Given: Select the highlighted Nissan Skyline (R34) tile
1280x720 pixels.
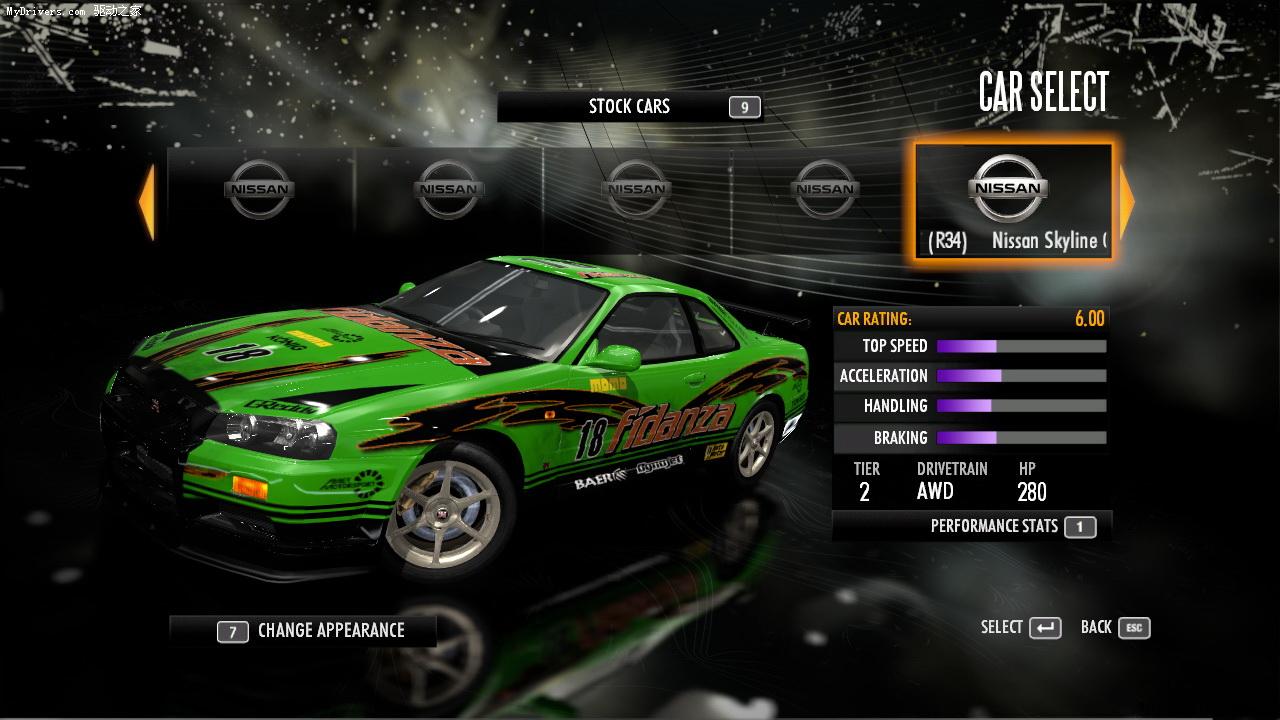Looking at the screenshot, I should click(x=1012, y=202).
